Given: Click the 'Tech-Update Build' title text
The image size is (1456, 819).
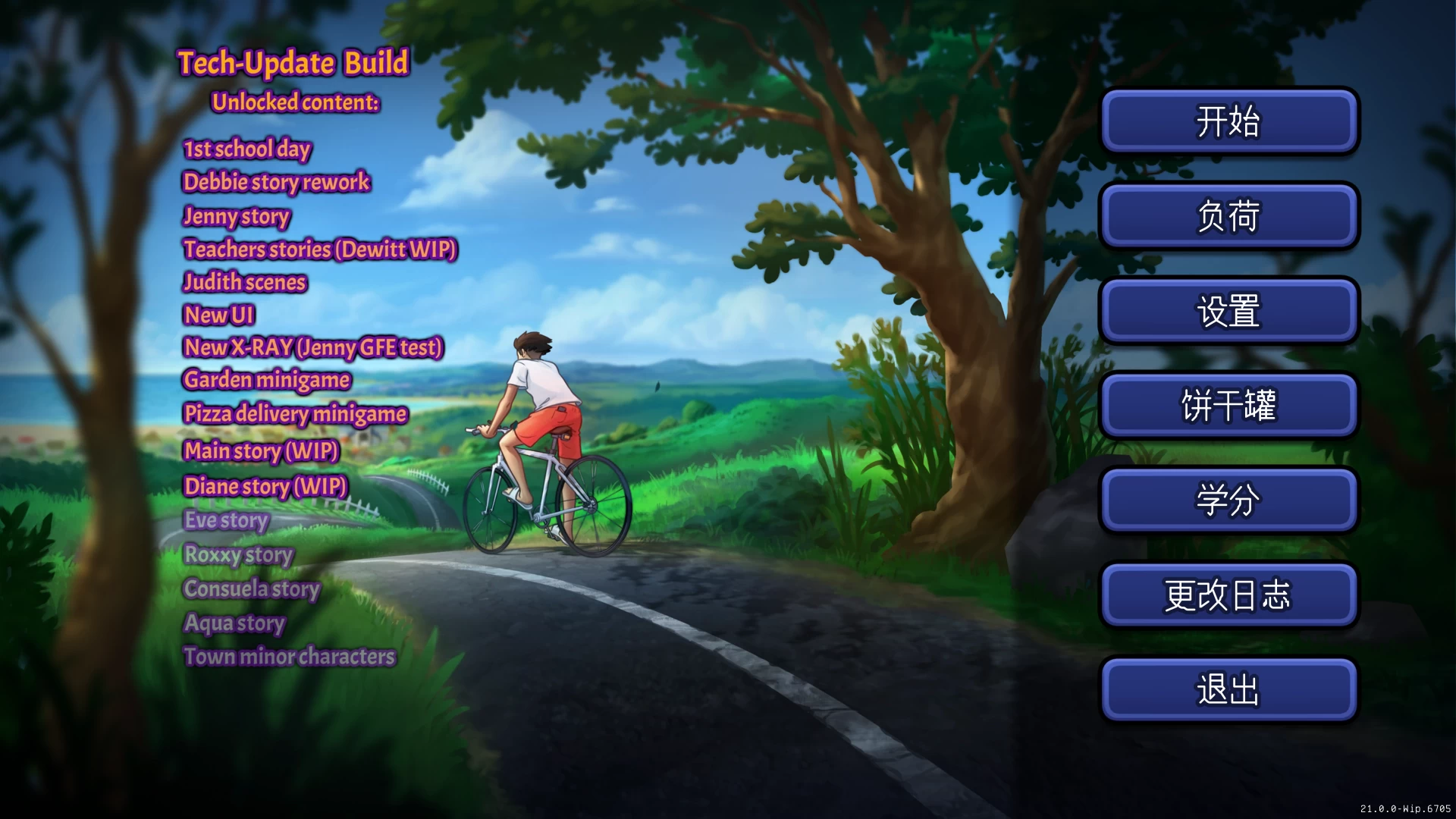Looking at the screenshot, I should click(294, 63).
